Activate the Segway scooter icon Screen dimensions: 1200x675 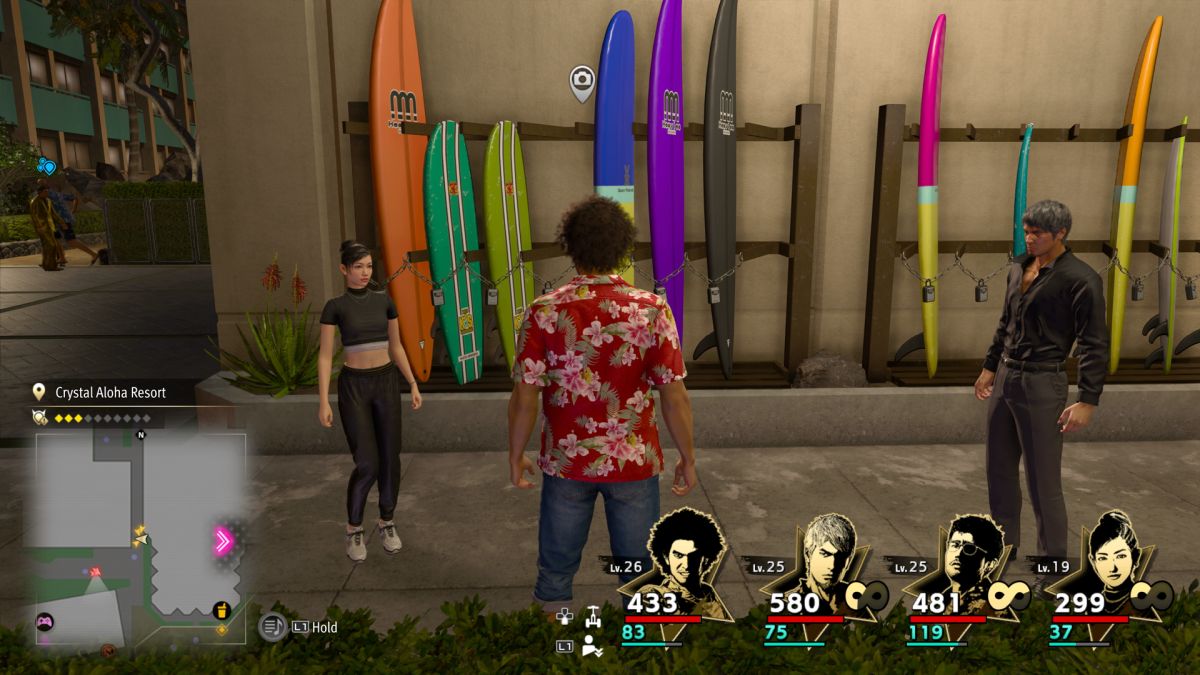click(x=593, y=615)
